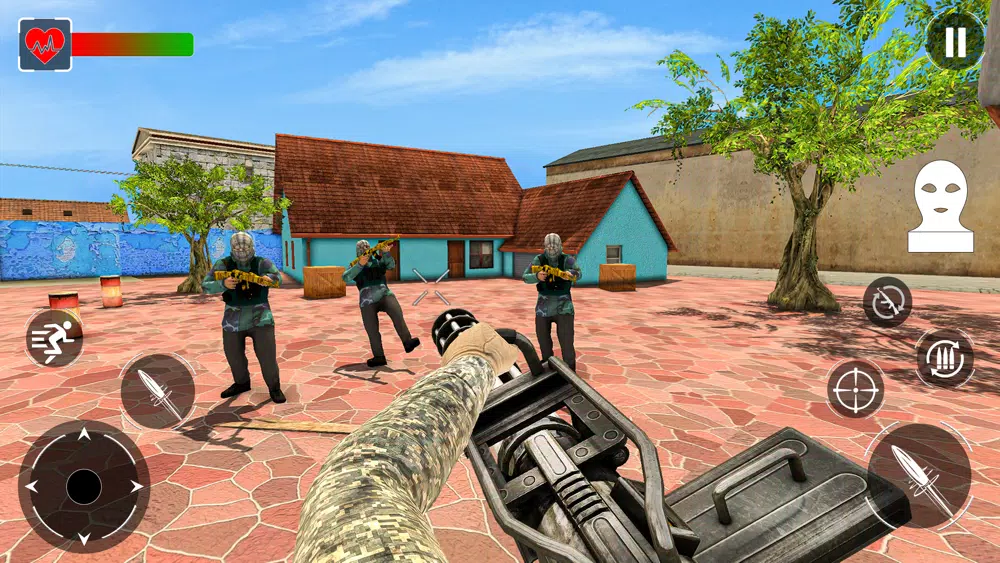Tap the movement joystick pad
Viewport: 1000px width, 563px height.
point(84,487)
